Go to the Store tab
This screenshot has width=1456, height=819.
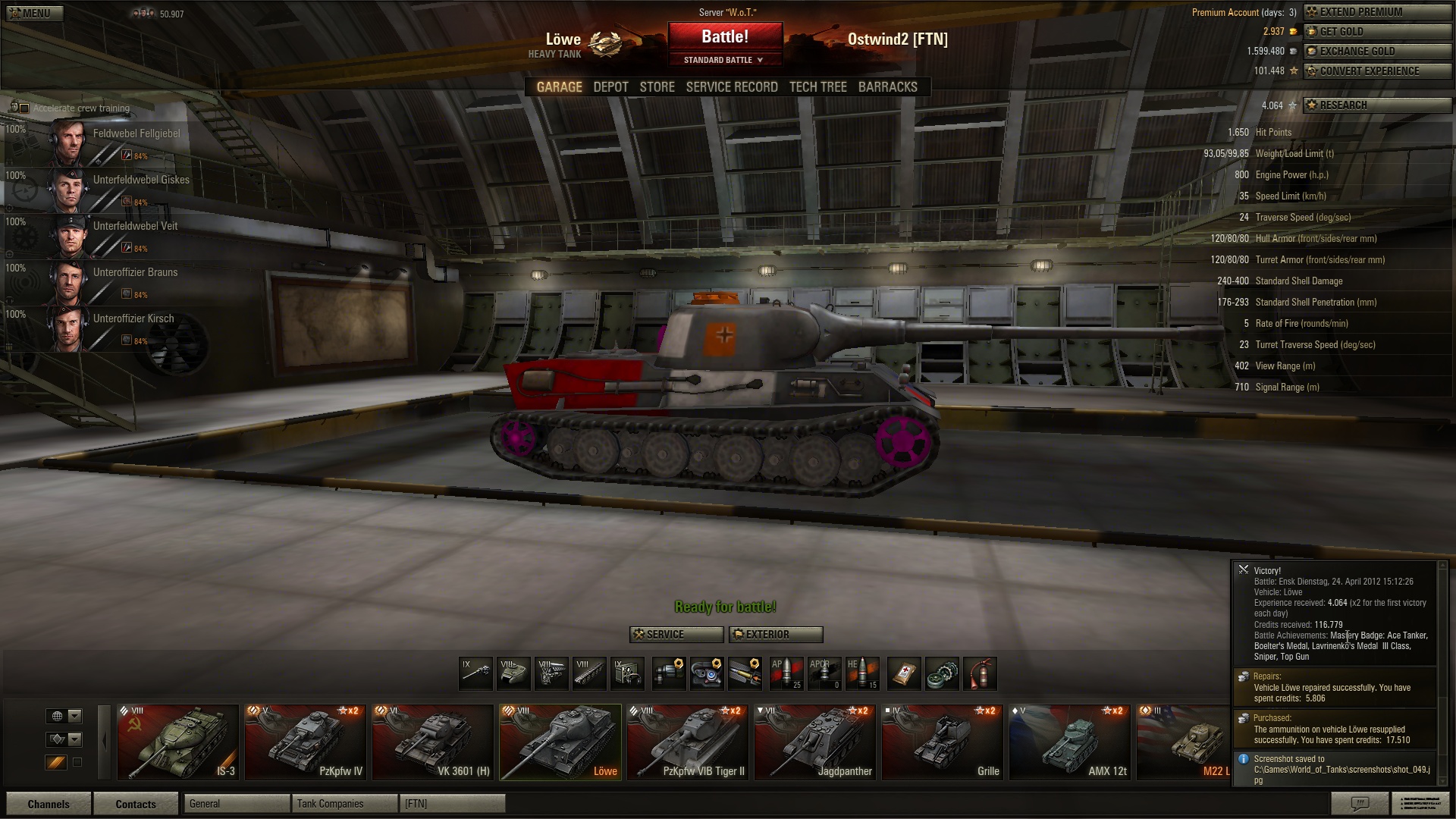click(x=657, y=87)
